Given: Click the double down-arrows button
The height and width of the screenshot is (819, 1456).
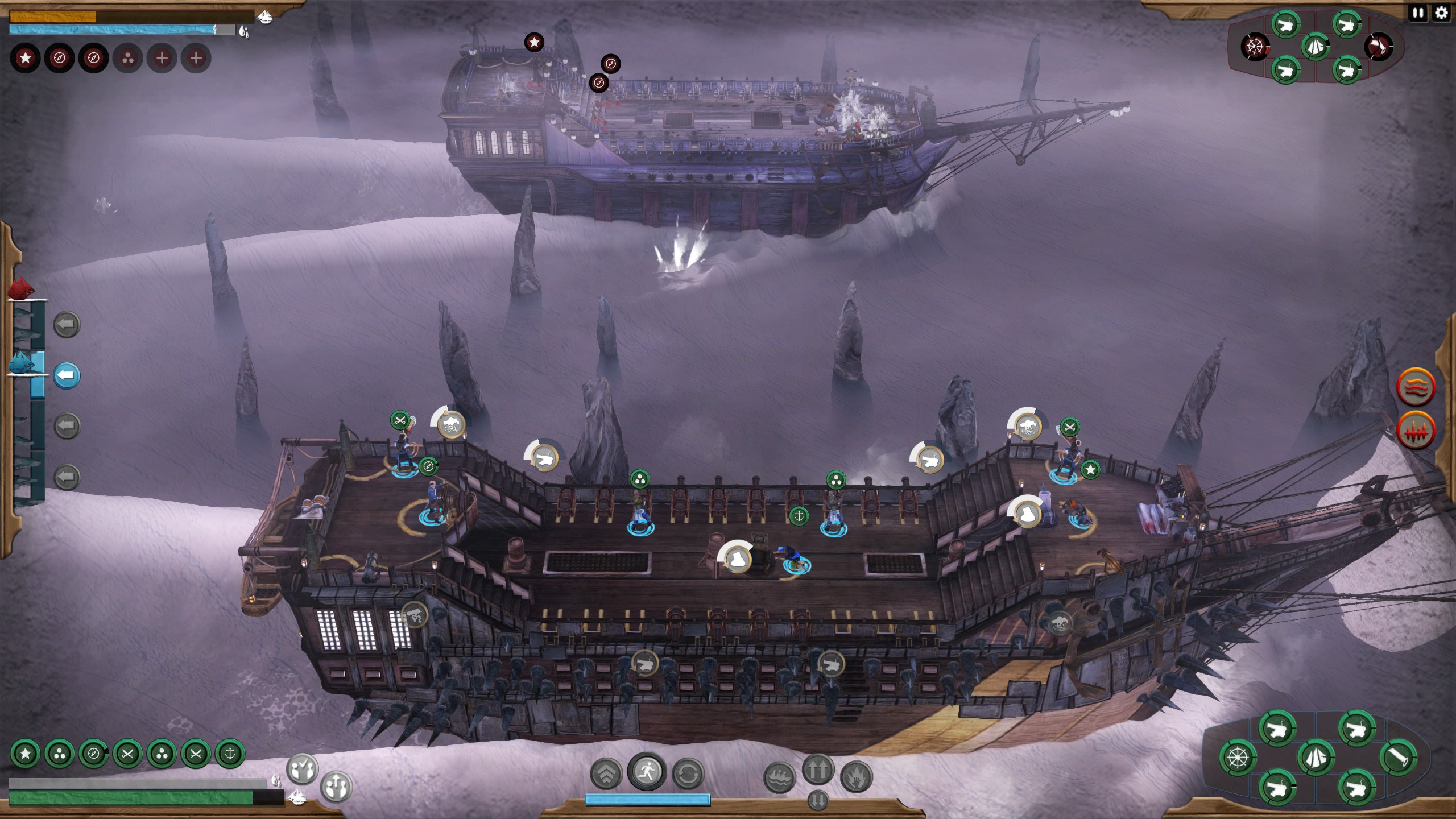Looking at the screenshot, I should pyautogui.click(x=818, y=800).
